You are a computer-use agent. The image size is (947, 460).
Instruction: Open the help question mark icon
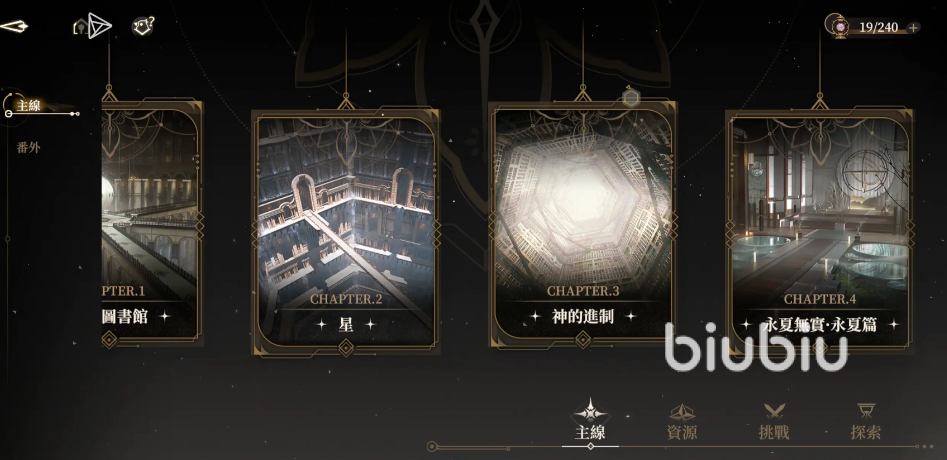143,25
